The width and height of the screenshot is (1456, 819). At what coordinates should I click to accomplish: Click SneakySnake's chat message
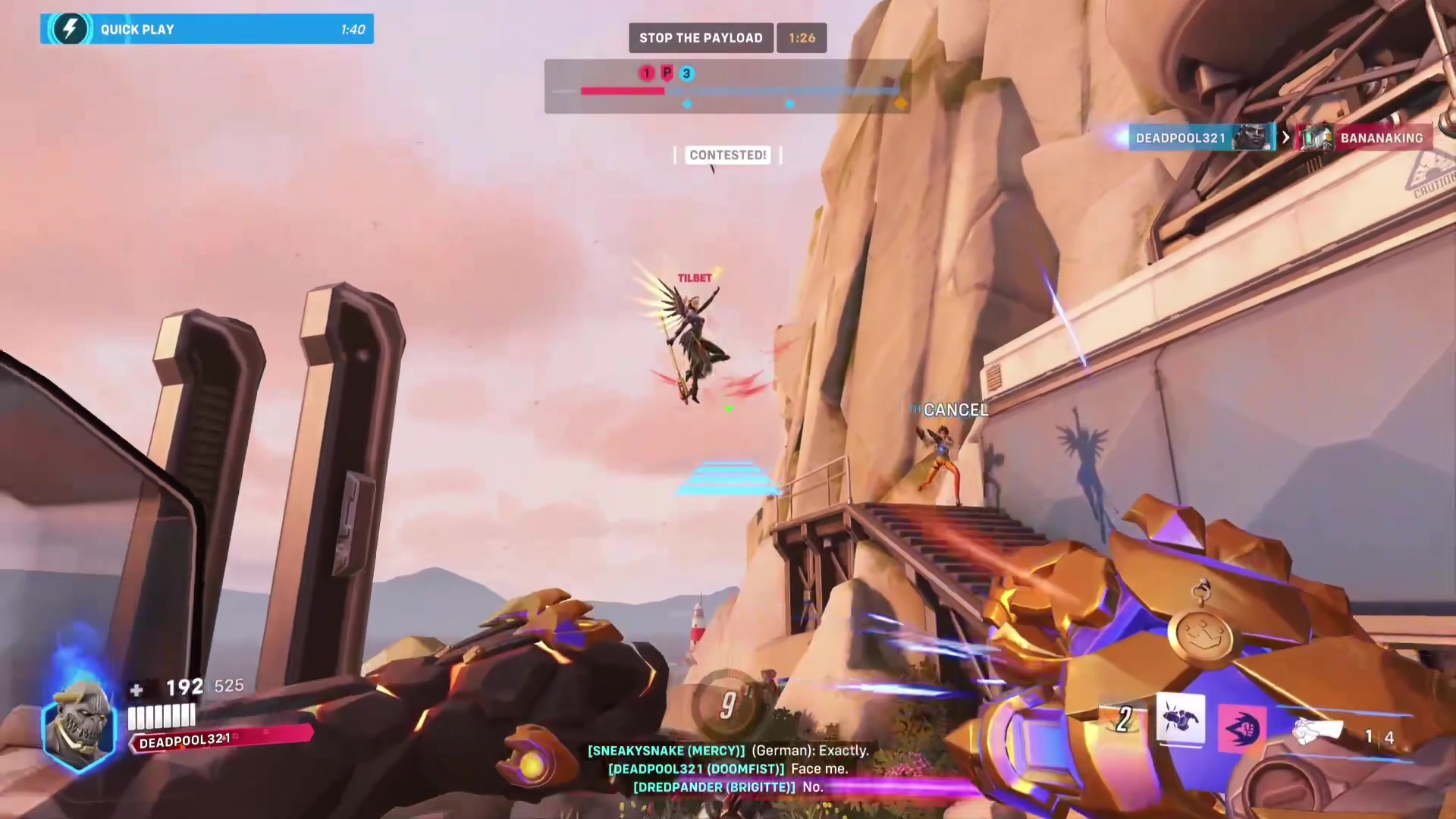point(728,751)
